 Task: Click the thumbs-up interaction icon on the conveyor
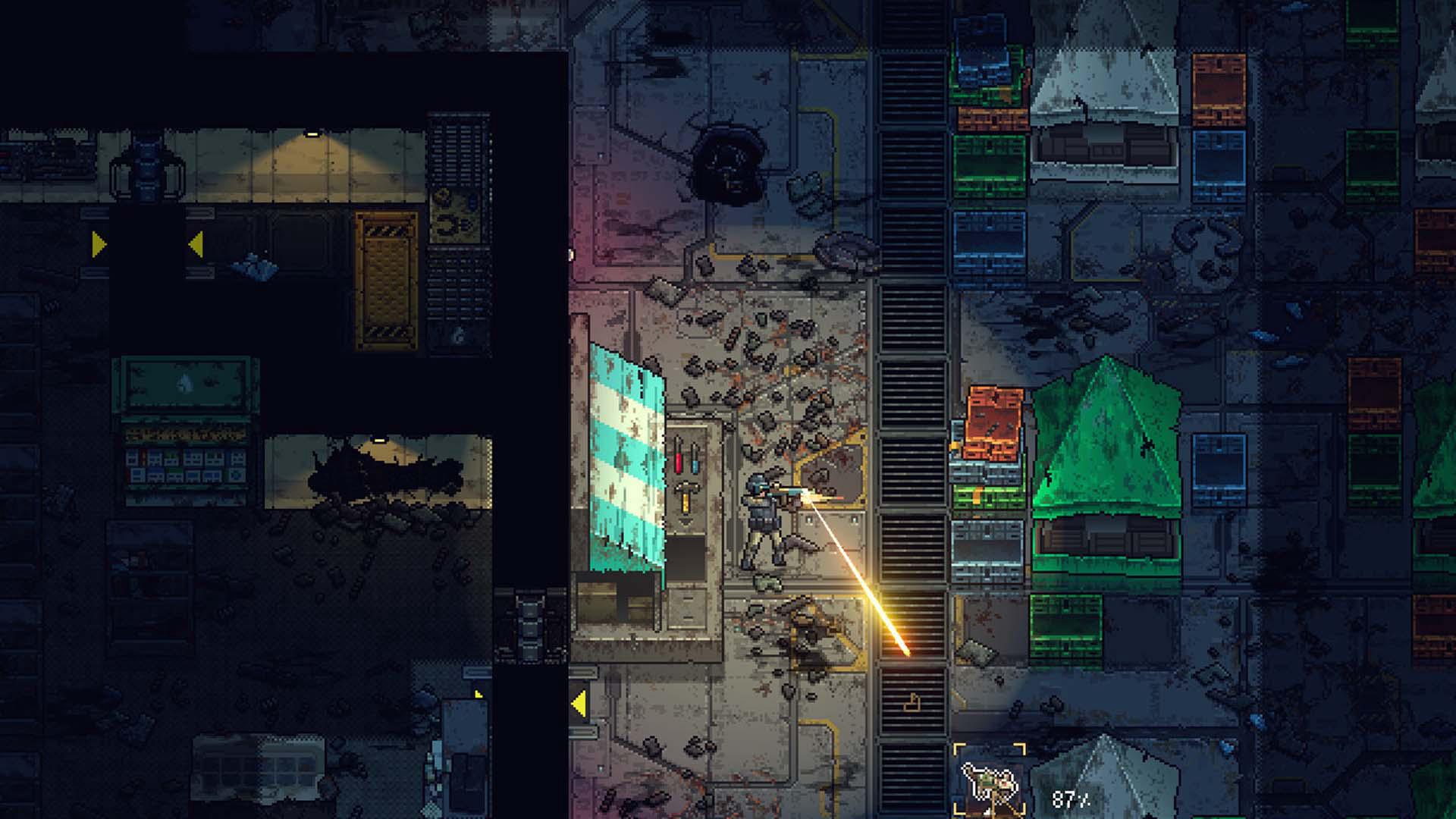[x=912, y=703]
